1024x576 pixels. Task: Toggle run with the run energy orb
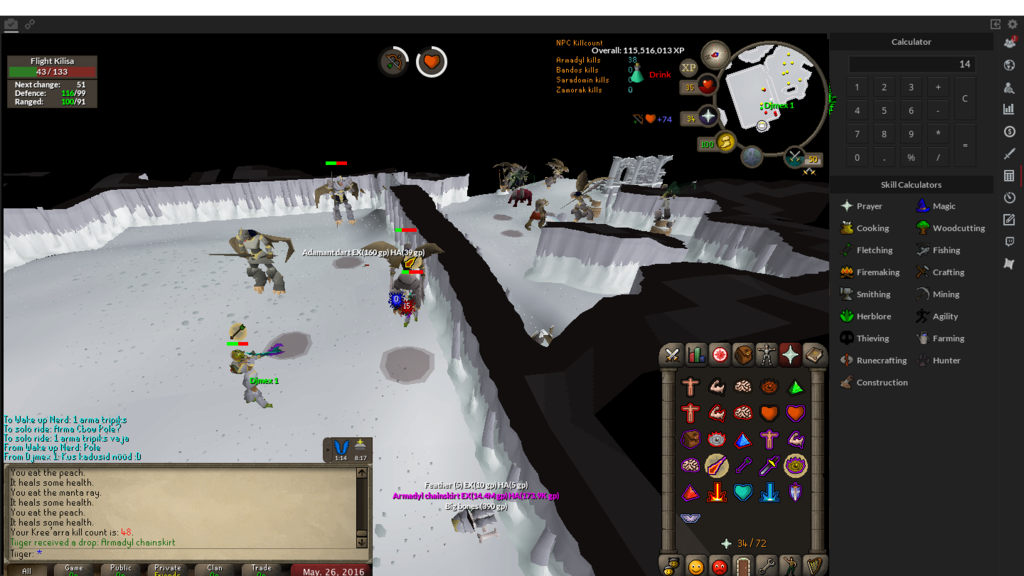coord(727,143)
